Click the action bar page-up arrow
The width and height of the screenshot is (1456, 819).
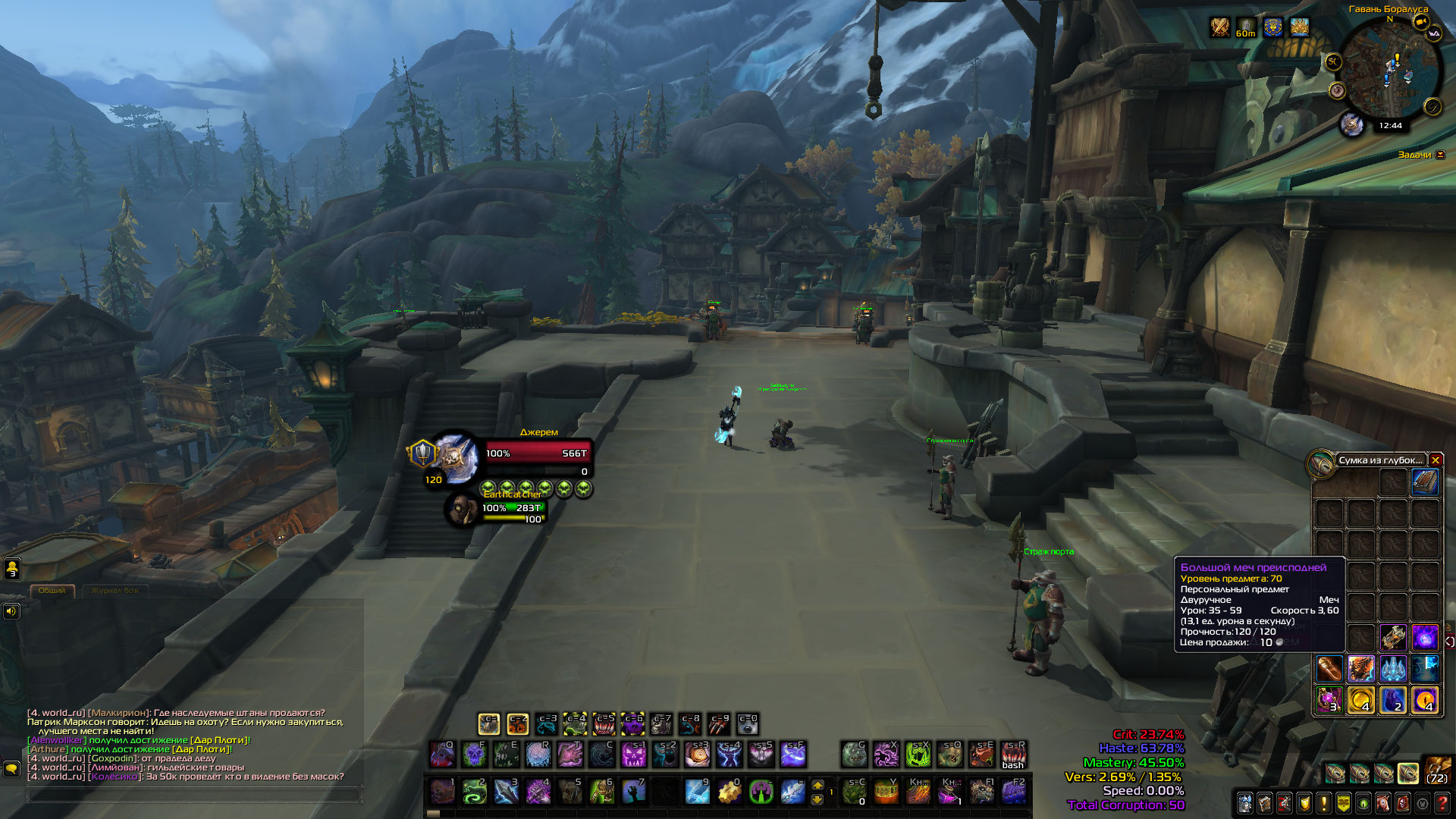[x=817, y=785]
